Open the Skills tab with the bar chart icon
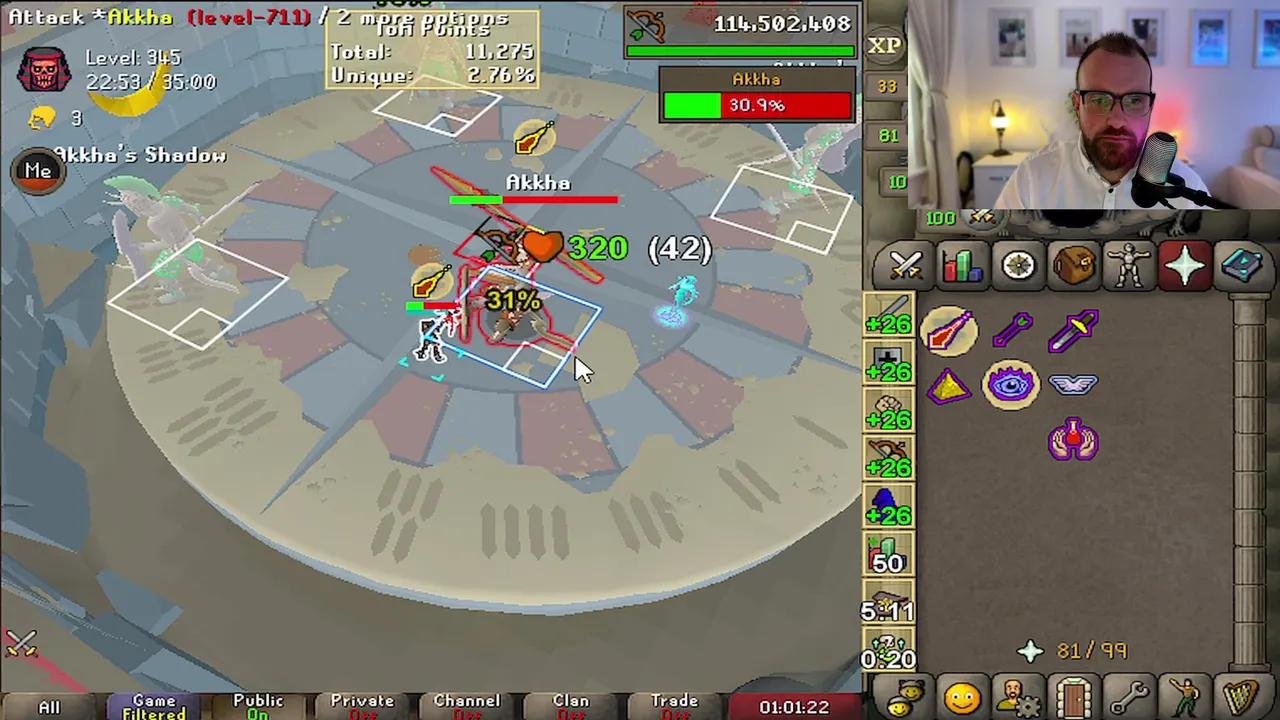The image size is (1280, 720). [961, 264]
